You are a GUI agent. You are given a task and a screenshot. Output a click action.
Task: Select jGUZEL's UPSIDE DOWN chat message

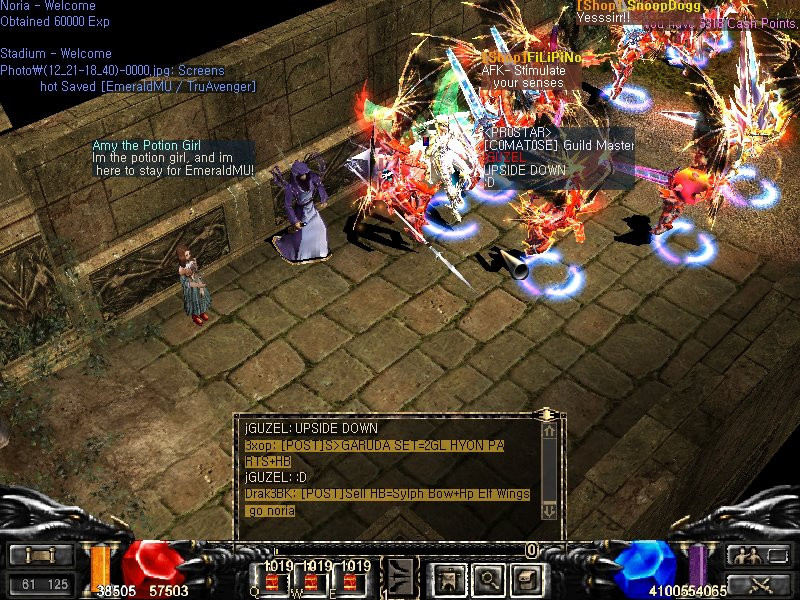pos(312,428)
